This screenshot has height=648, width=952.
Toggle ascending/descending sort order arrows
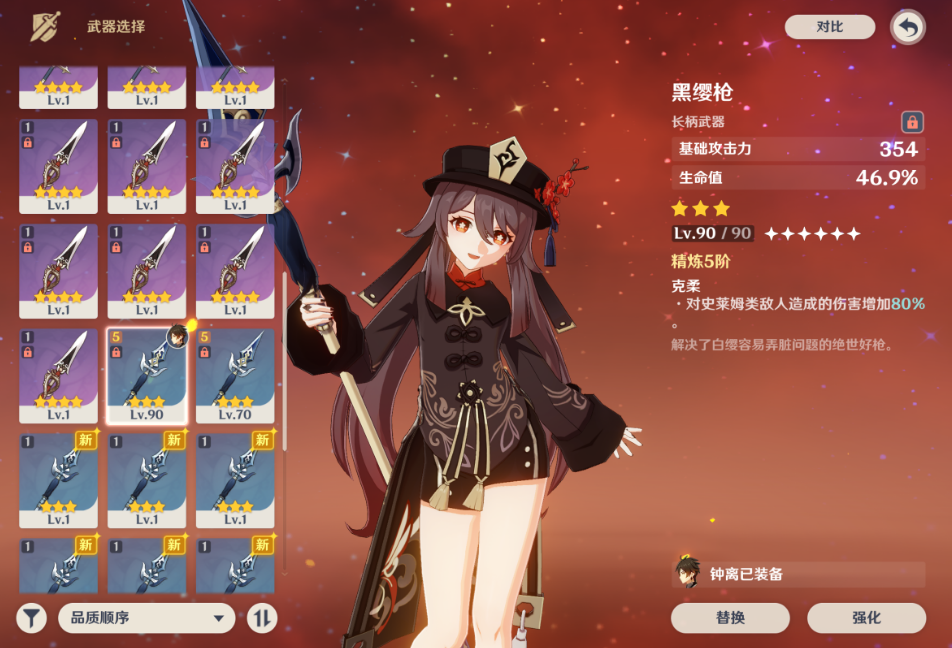(261, 618)
